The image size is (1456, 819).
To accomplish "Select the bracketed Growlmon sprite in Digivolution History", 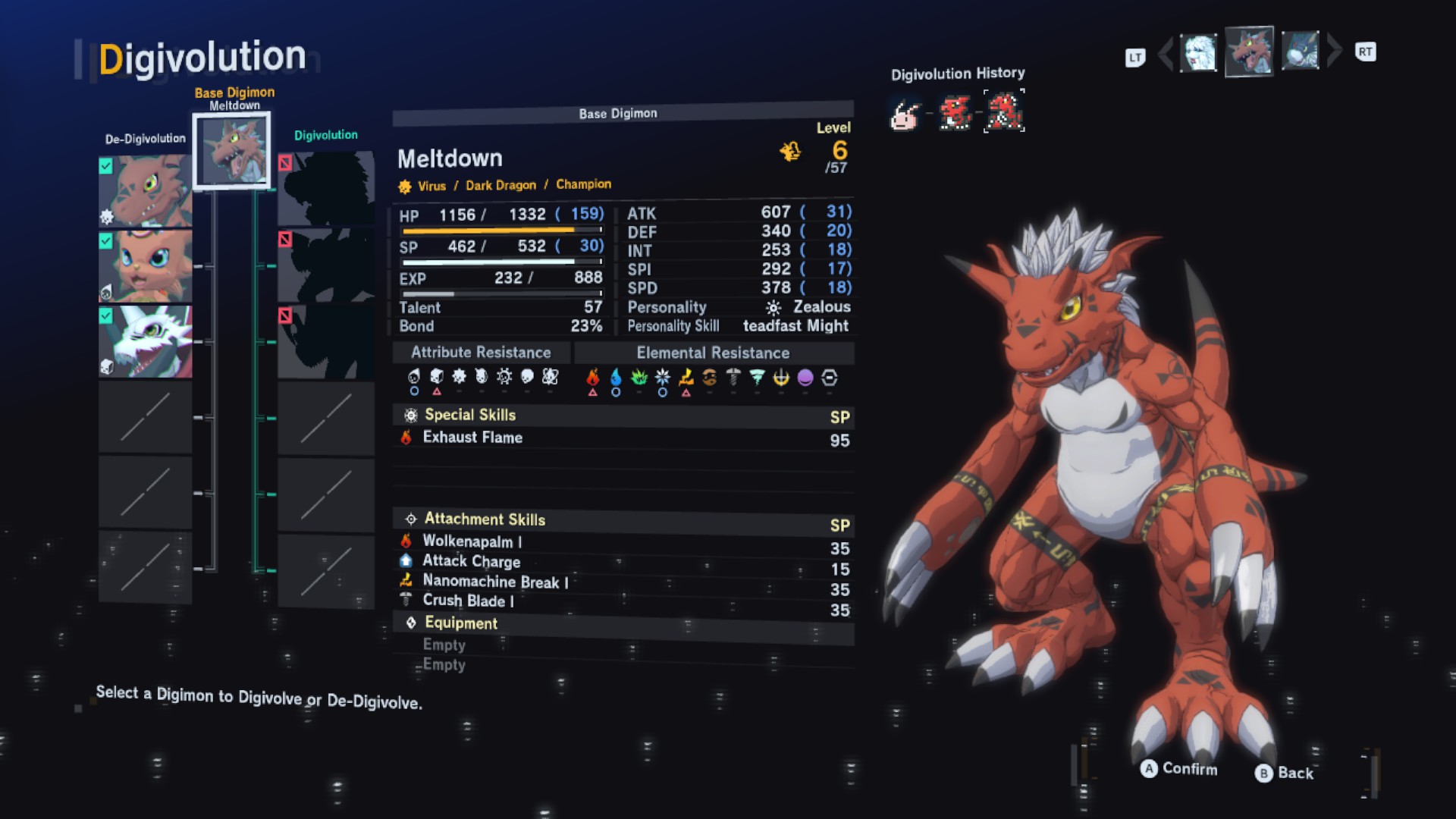I will tap(1004, 111).
